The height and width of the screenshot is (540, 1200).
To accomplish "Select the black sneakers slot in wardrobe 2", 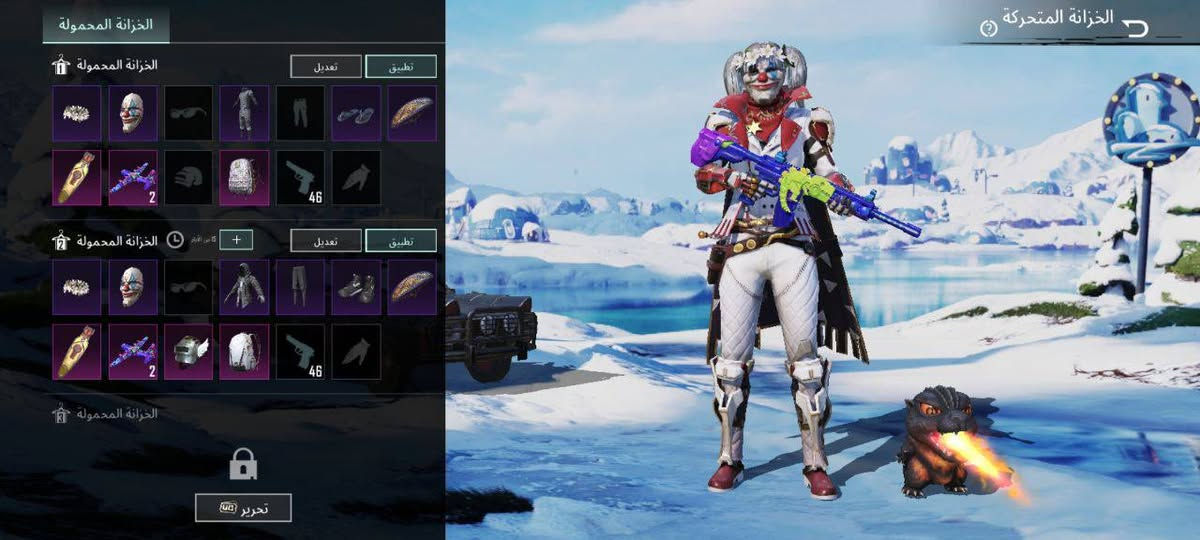I will (x=356, y=288).
